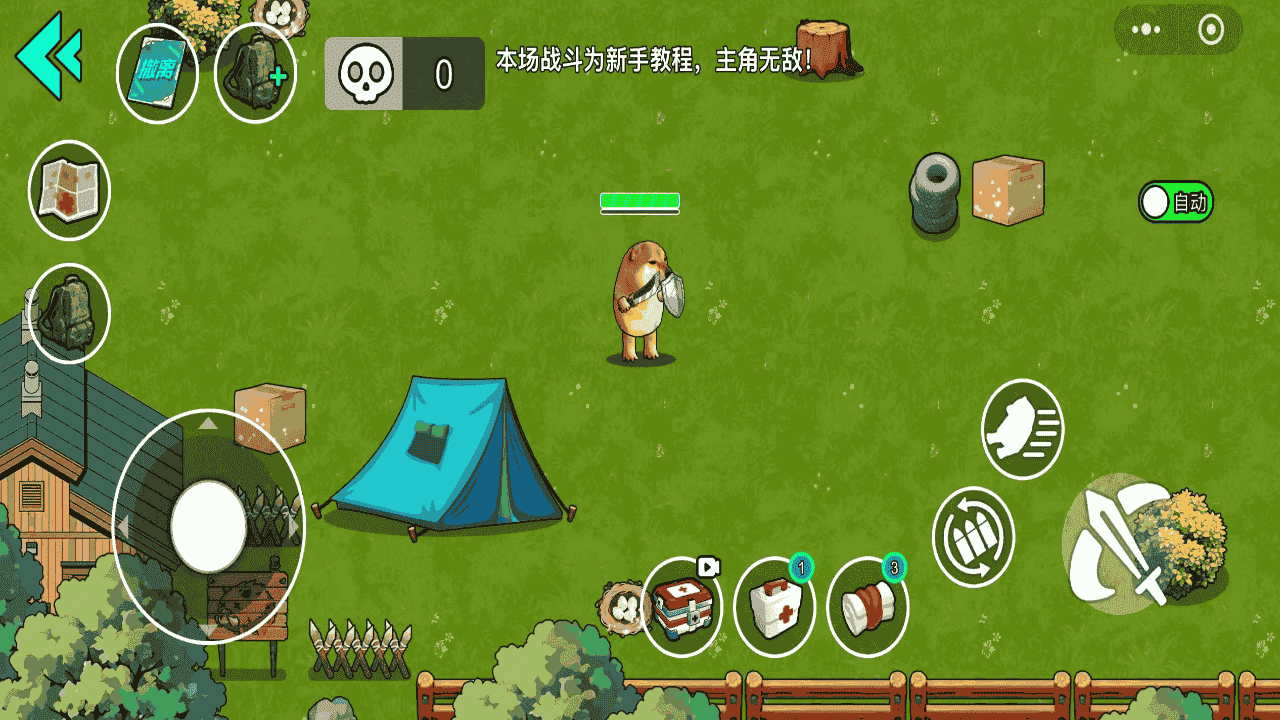
Task: Toggle the auto battle switch
Action: 1175,202
